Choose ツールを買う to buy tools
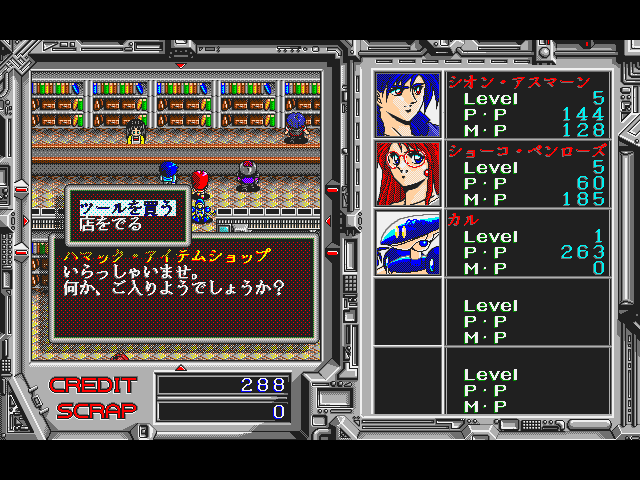Screen dimensions: 640x480 (x=127, y=207)
